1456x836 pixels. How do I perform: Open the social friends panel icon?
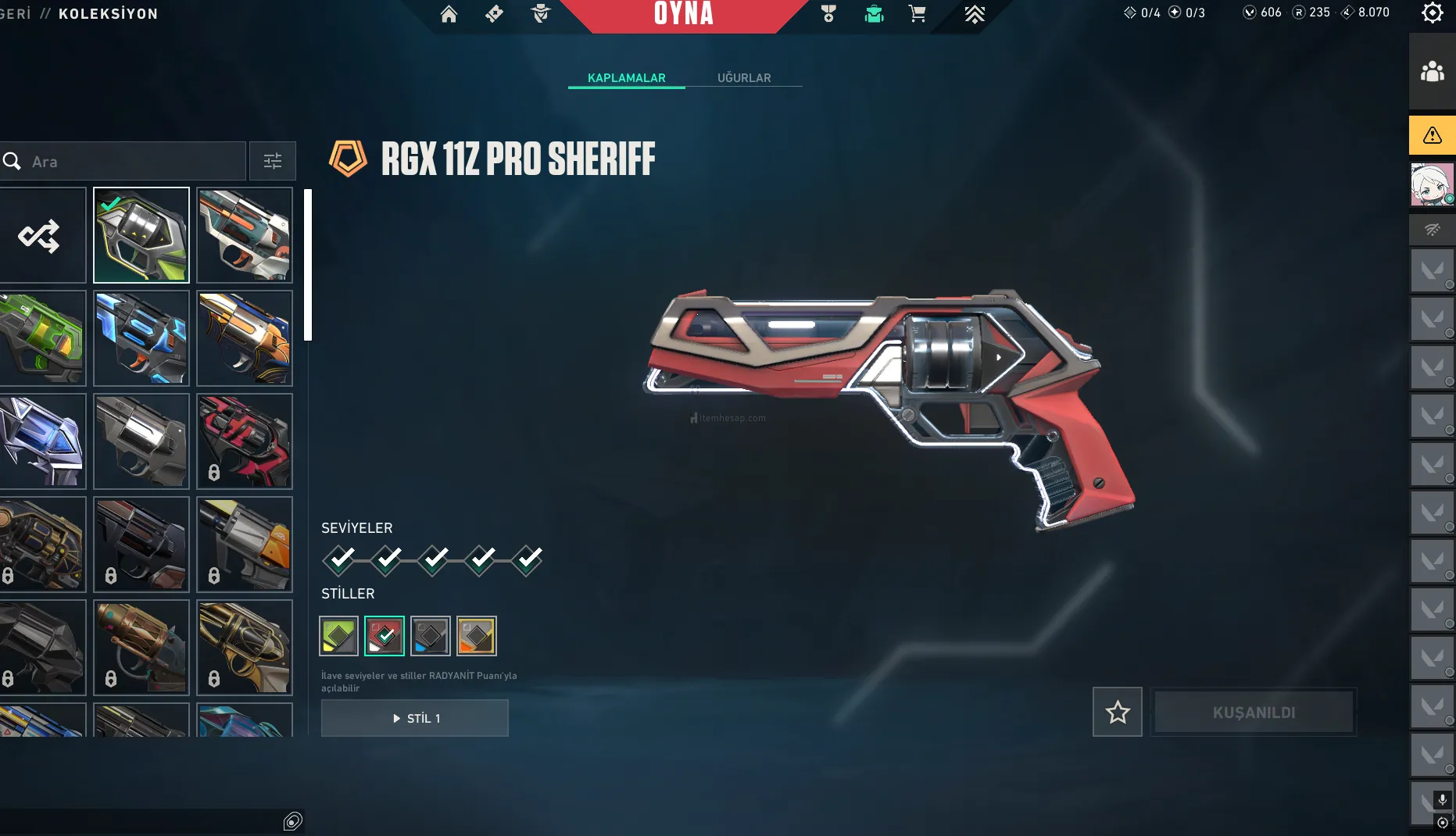(x=1432, y=72)
